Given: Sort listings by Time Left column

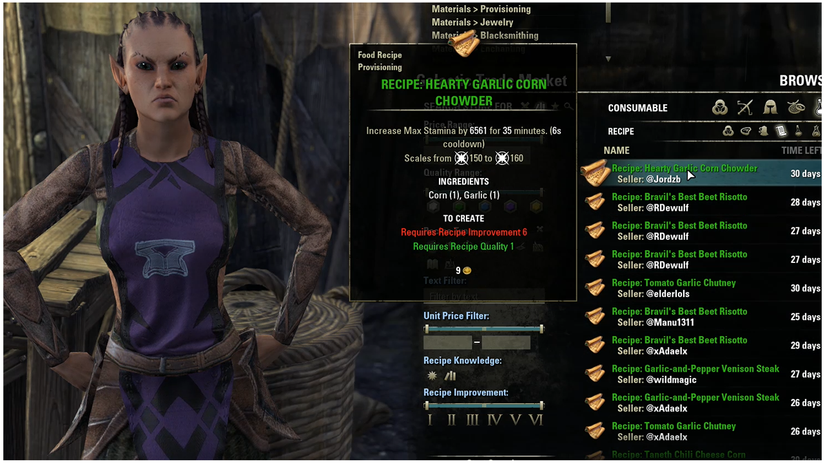Looking at the screenshot, I should tap(800, 150).
